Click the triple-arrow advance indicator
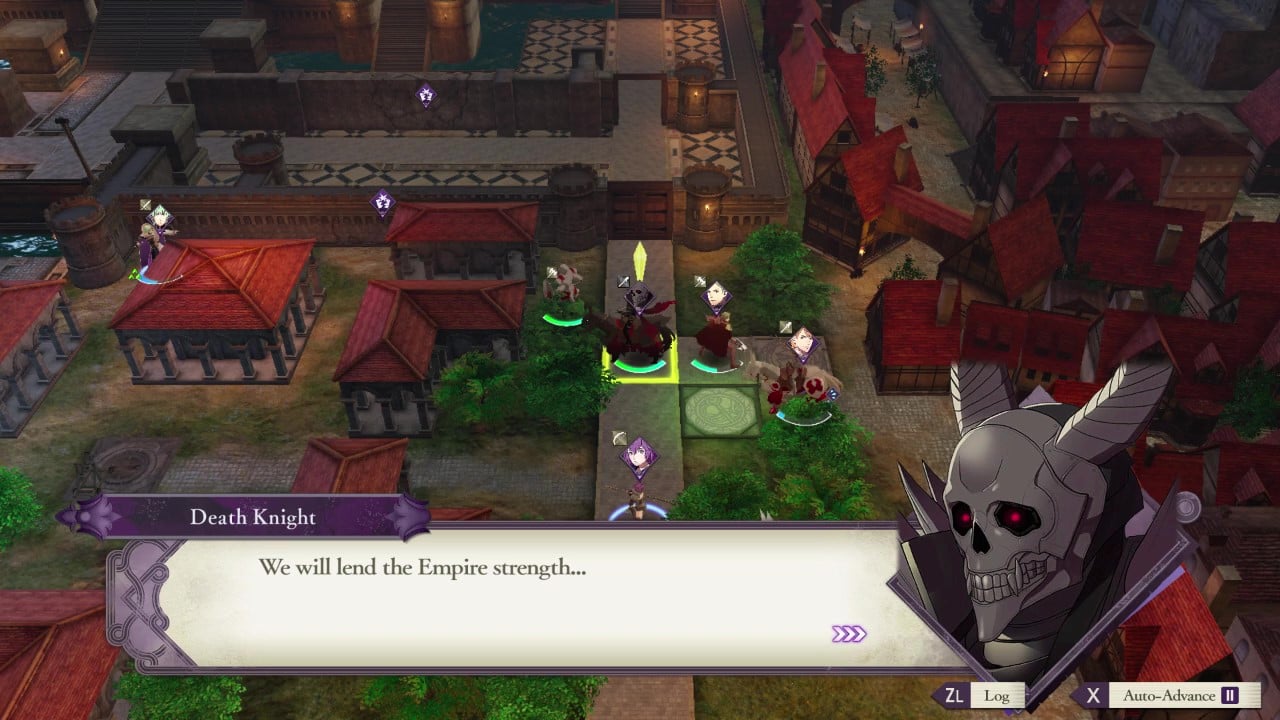The width and height of the screenshot is (1280, 720). 850,632
